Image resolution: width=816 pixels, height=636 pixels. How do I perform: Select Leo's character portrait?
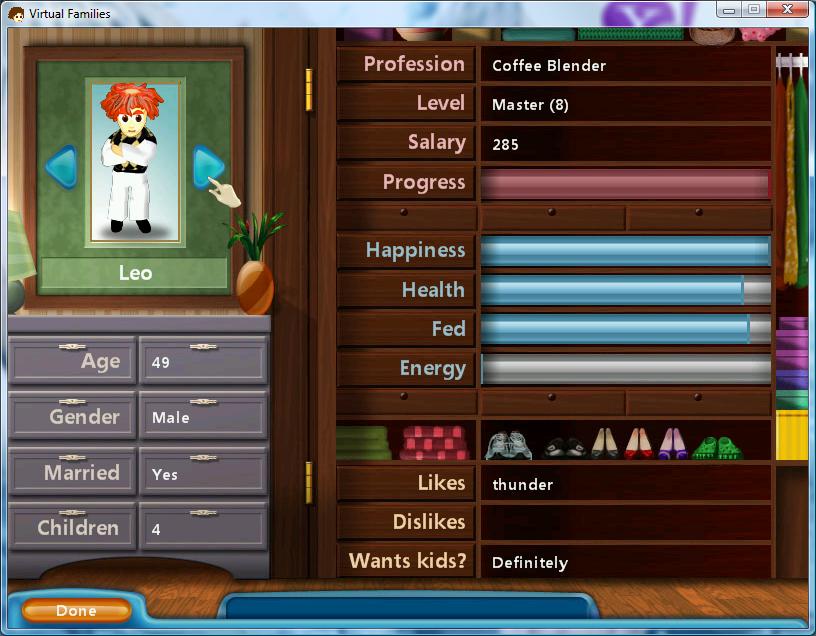[x=135, y=162]
